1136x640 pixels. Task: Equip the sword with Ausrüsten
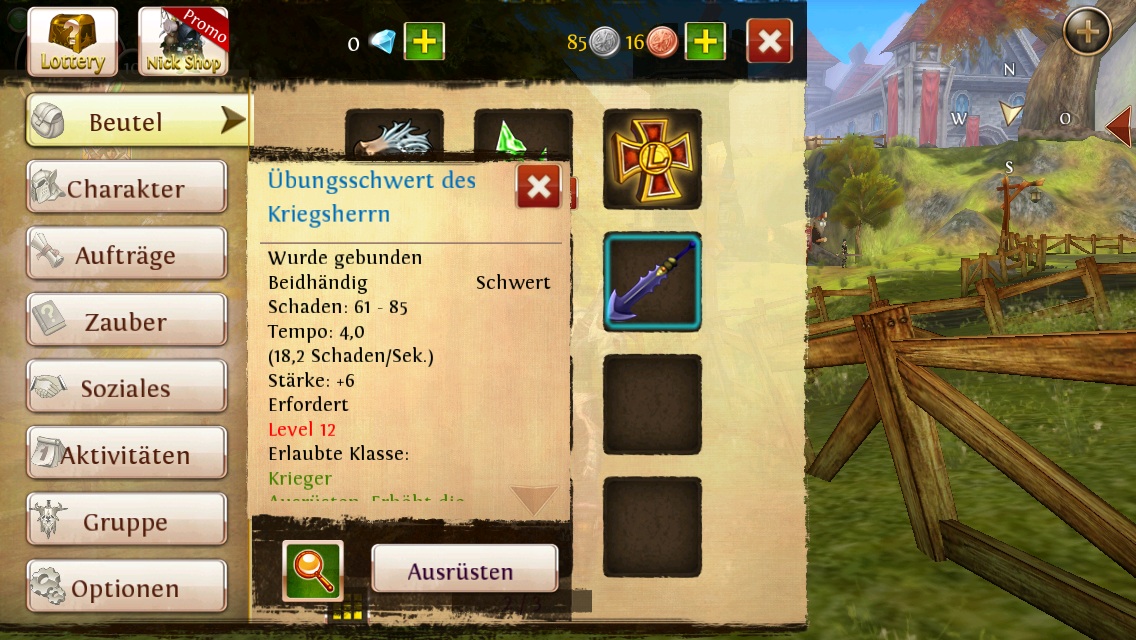click(x=464, y=571)
